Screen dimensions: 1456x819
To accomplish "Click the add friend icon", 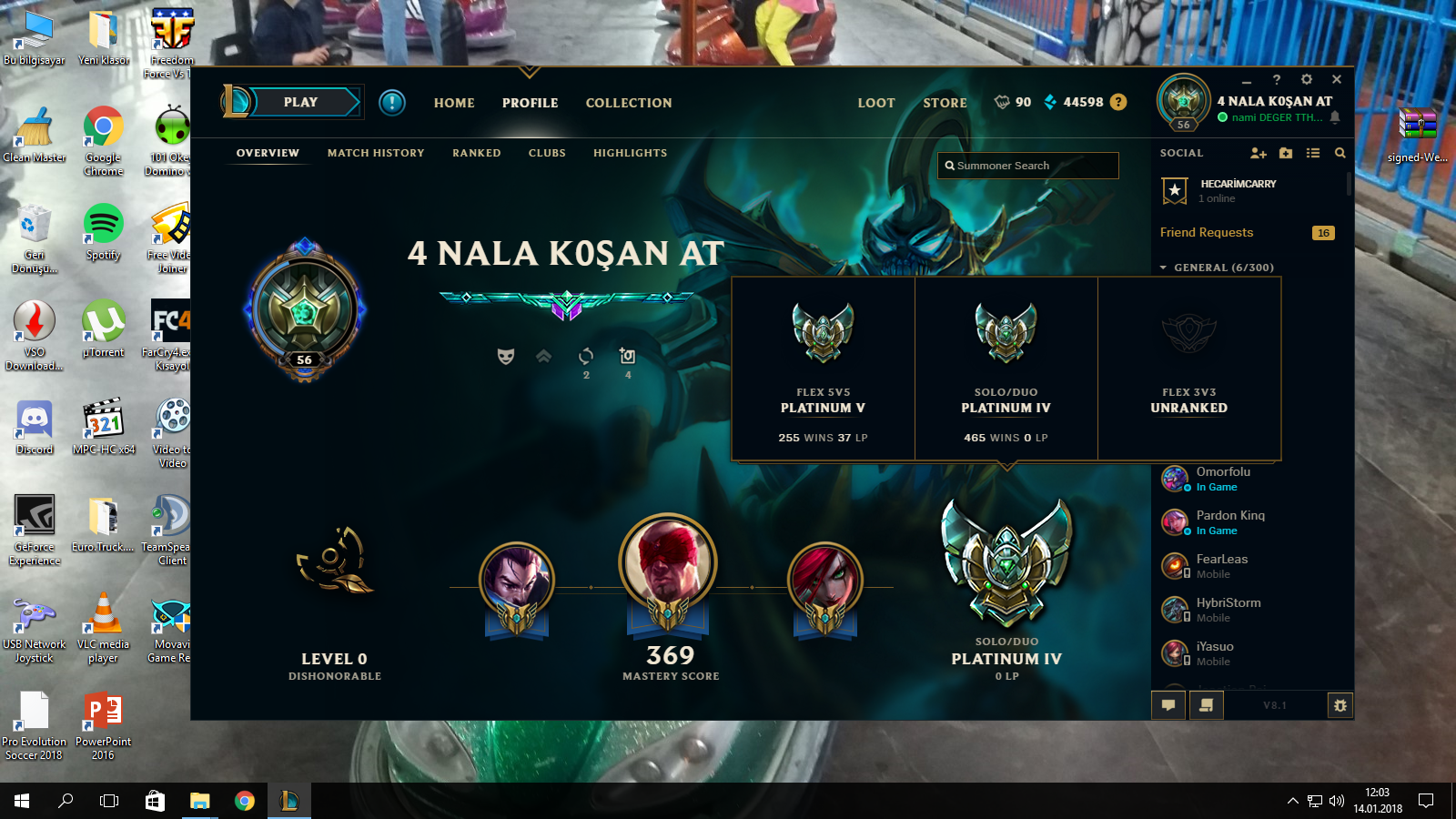I will (1258, 153).
